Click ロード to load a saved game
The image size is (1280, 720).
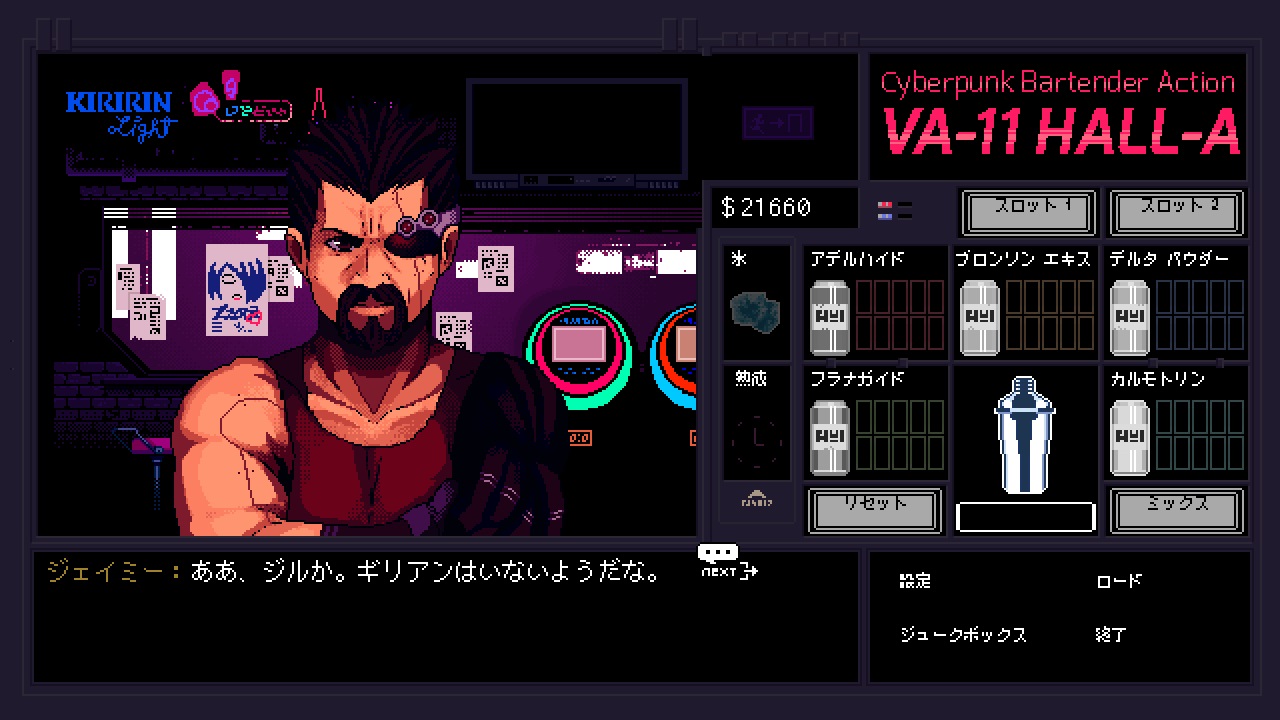pyautogui.click(x=1117, y=581)
